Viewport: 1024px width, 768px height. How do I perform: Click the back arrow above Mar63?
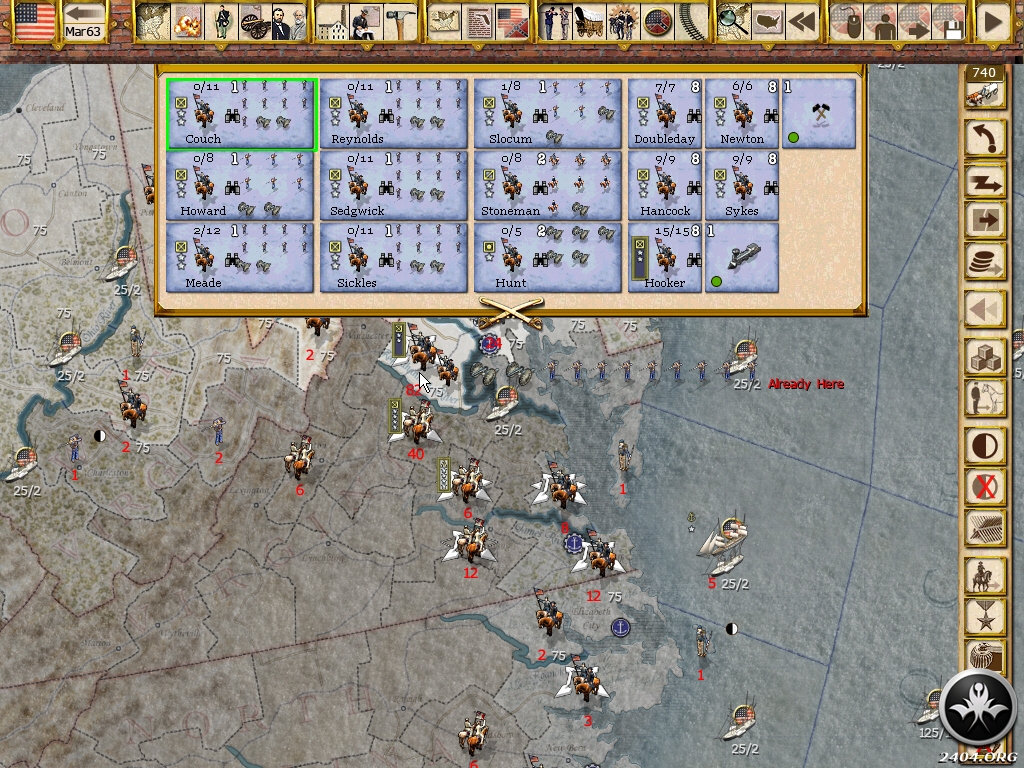click(x=85, y=14)
